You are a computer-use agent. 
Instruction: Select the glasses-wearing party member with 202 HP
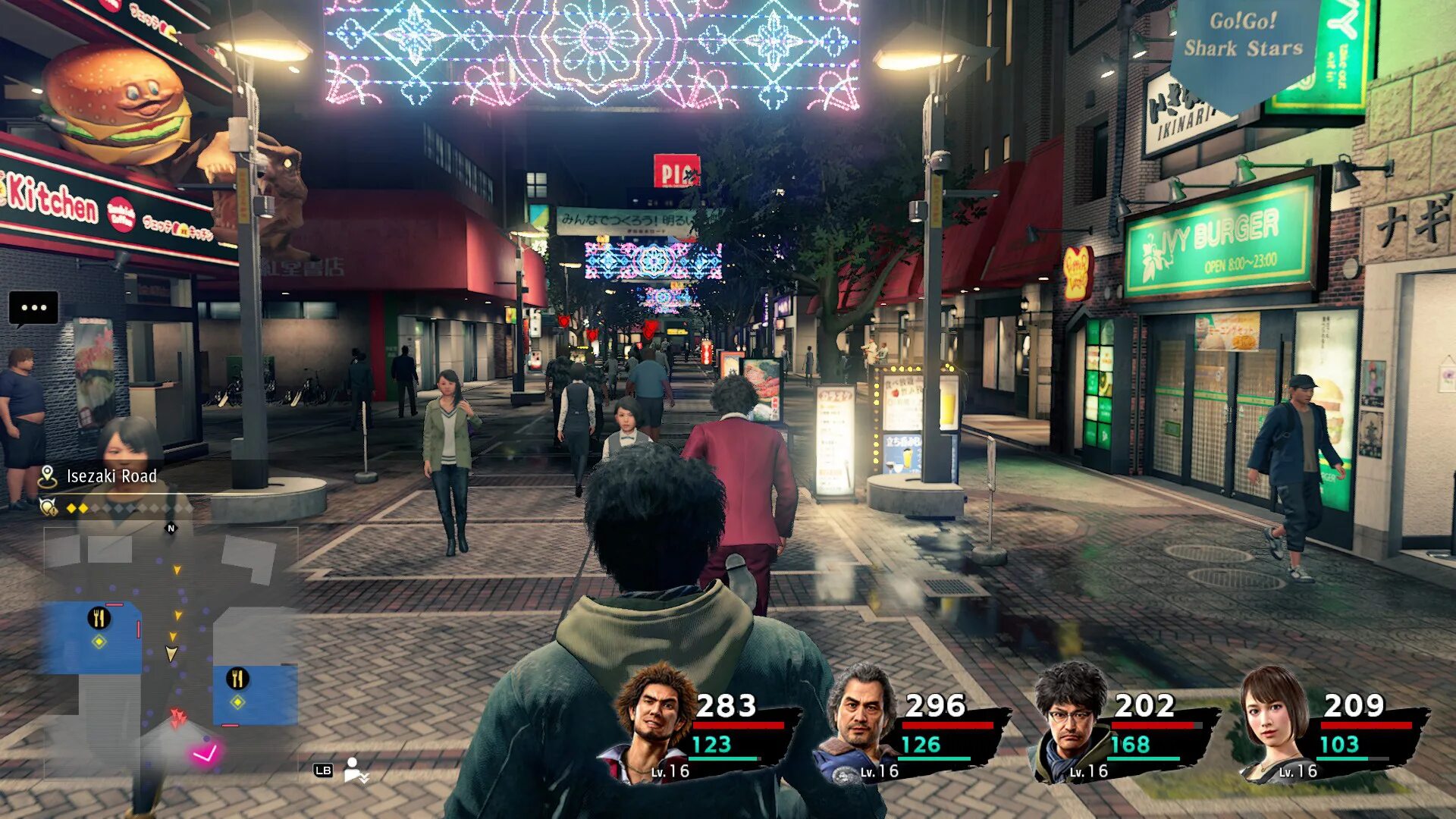1069,720
